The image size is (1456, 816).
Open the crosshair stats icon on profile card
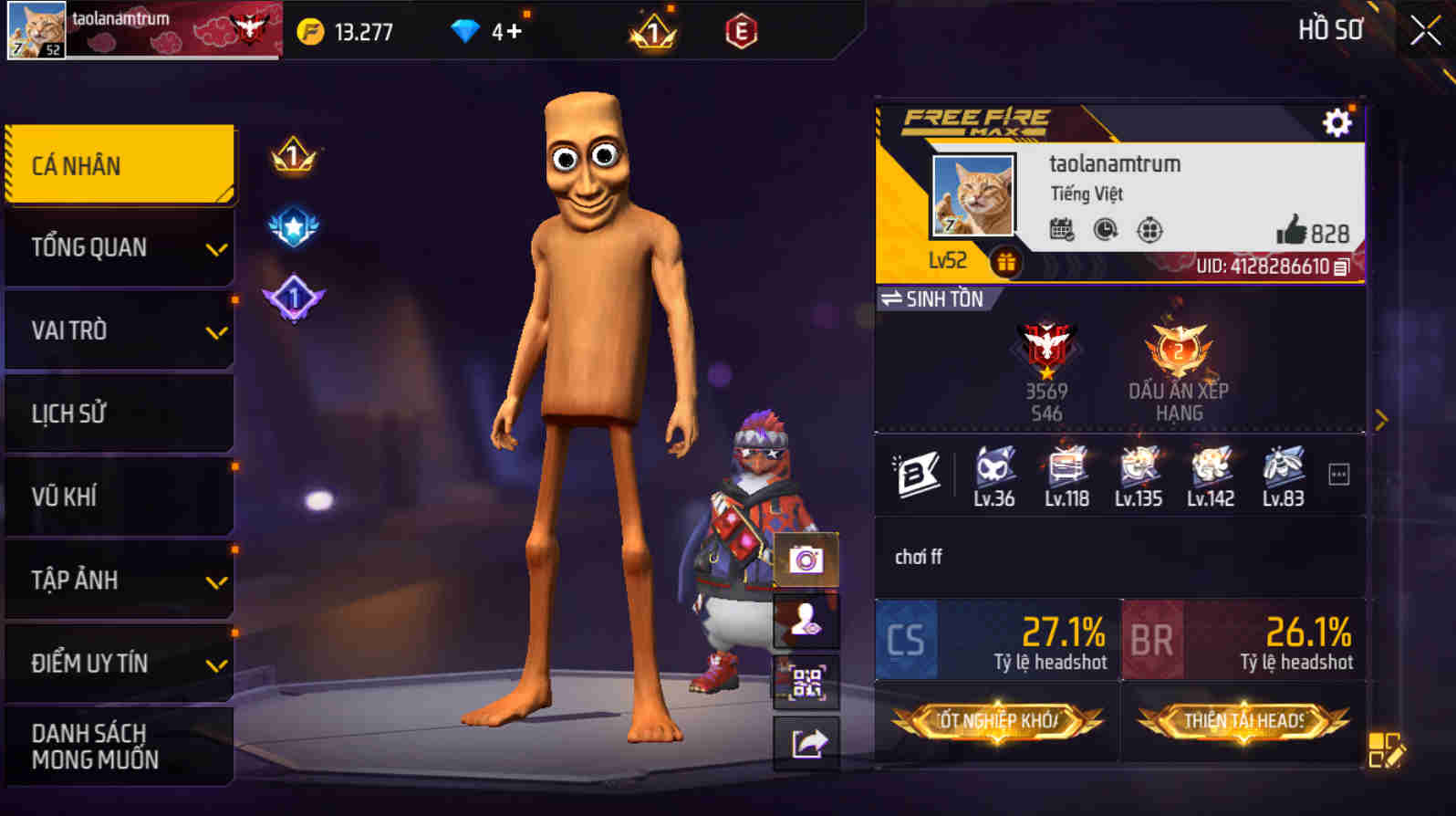point(1148,231)
